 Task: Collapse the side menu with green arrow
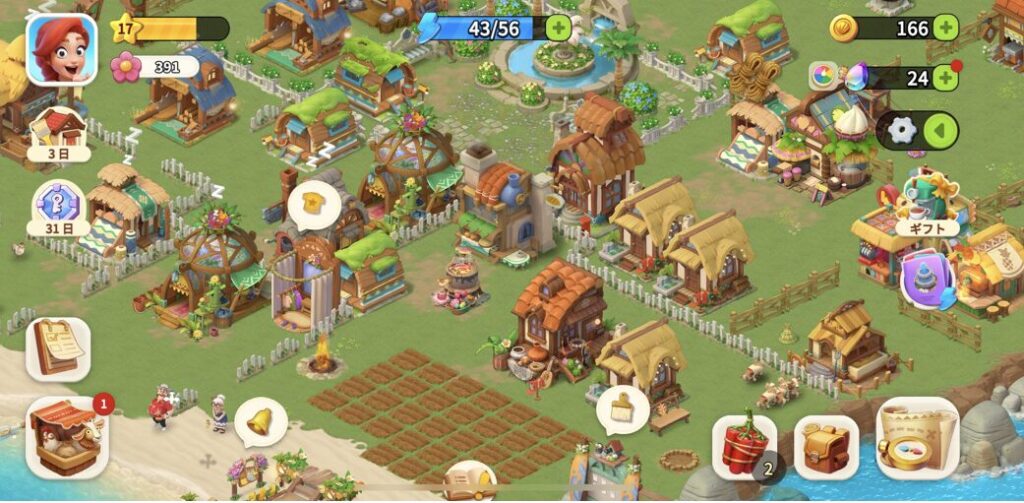[938, 131]
